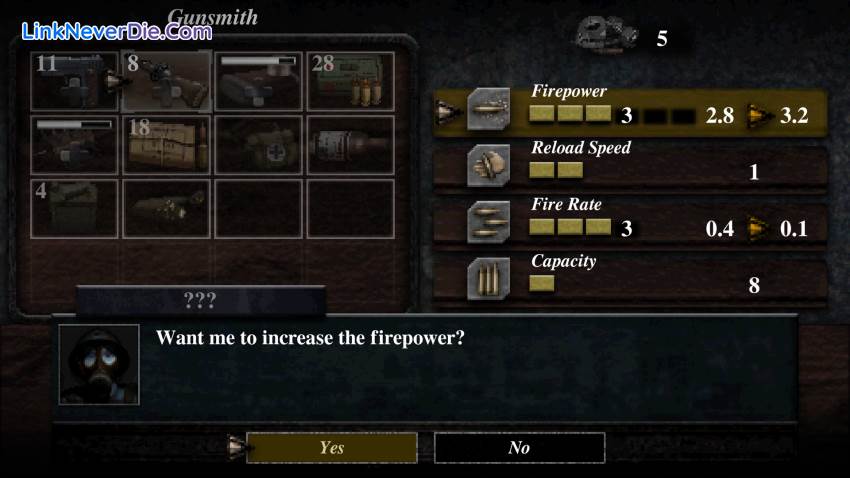Image resolution: width=850 pixels, height=478 pixels.
Task: Decline by choosing No
Action: [x=519, y=448]
